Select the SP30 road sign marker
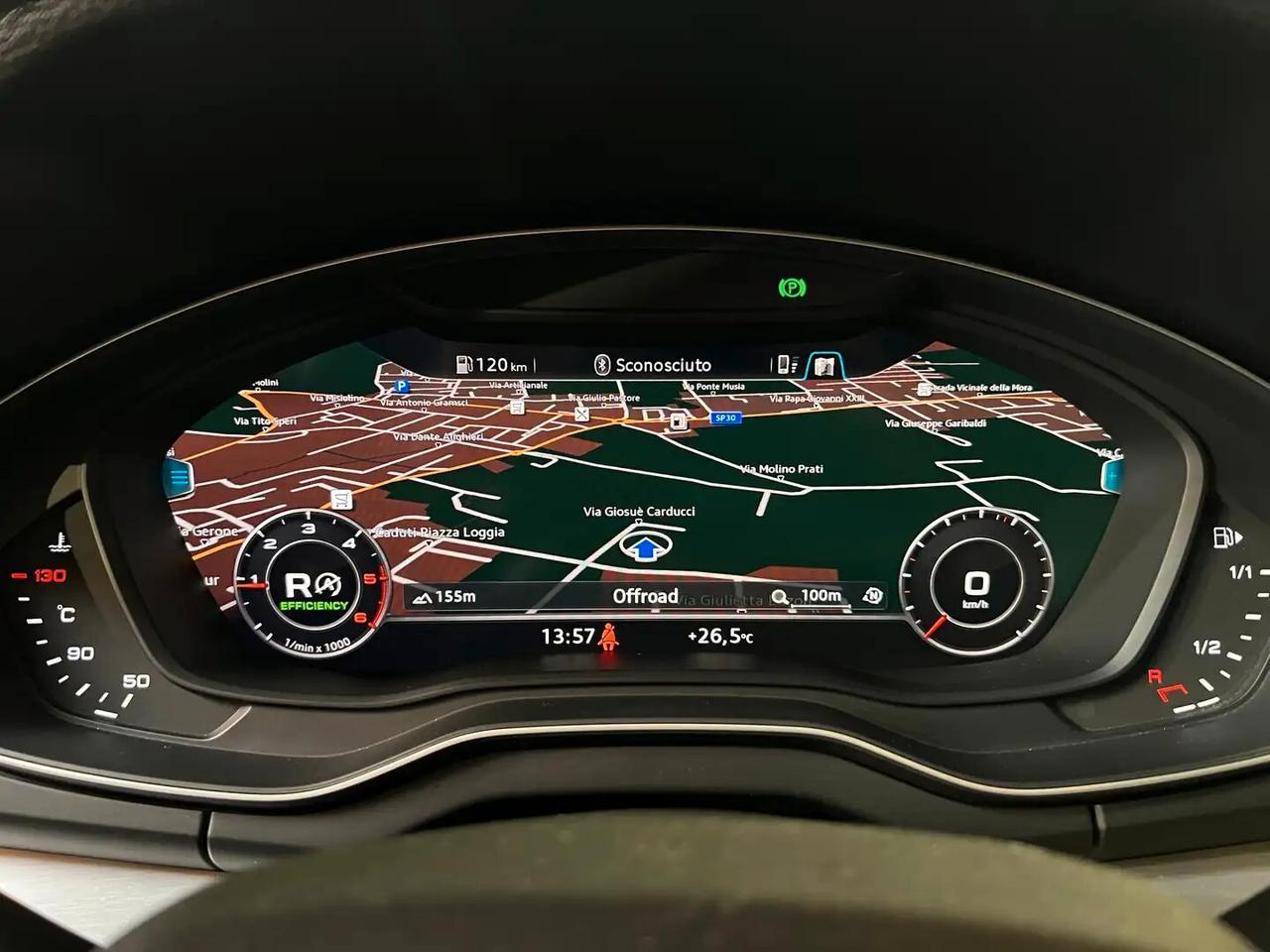 725,418
